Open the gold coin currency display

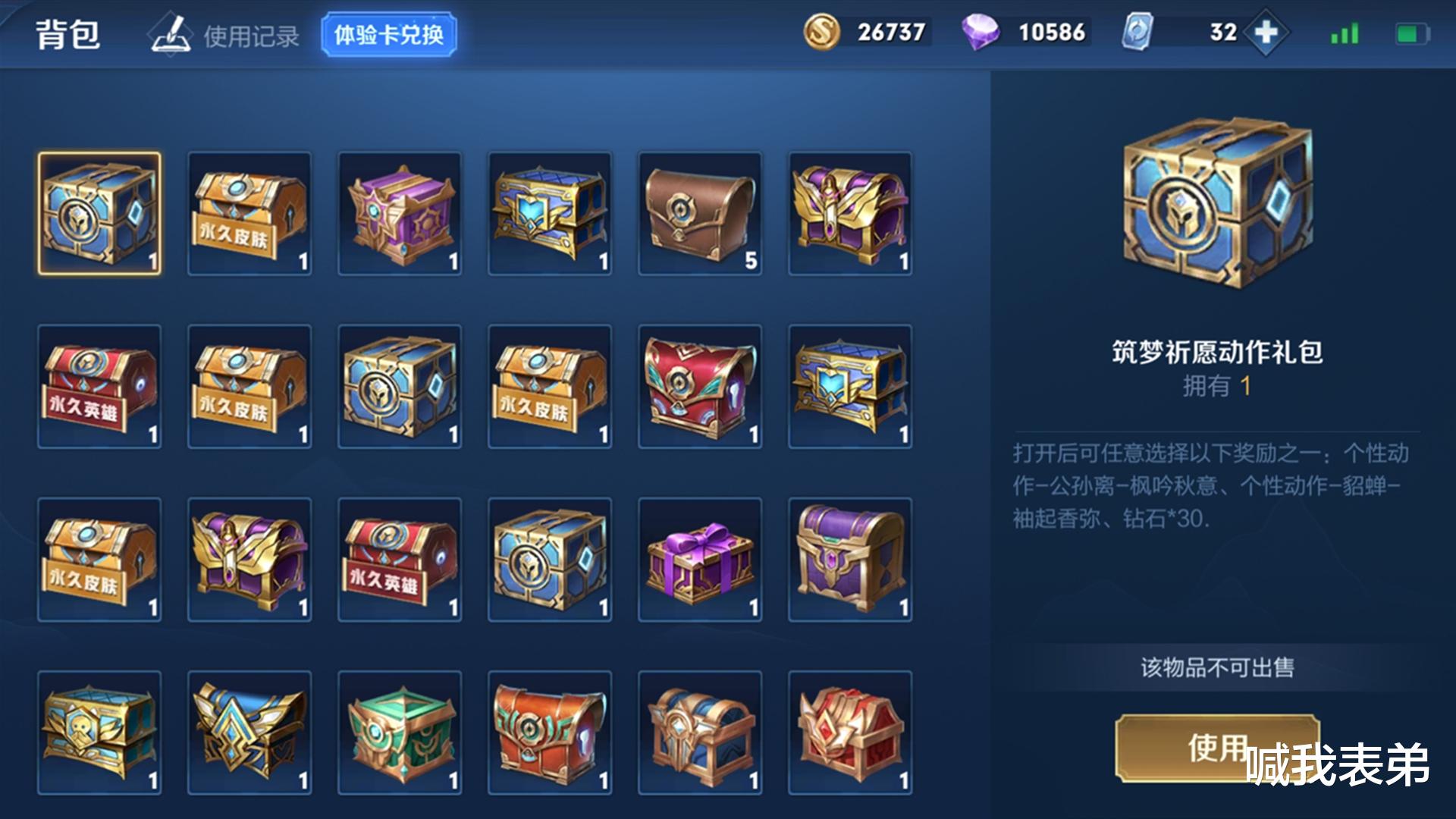tap(864, 33)
